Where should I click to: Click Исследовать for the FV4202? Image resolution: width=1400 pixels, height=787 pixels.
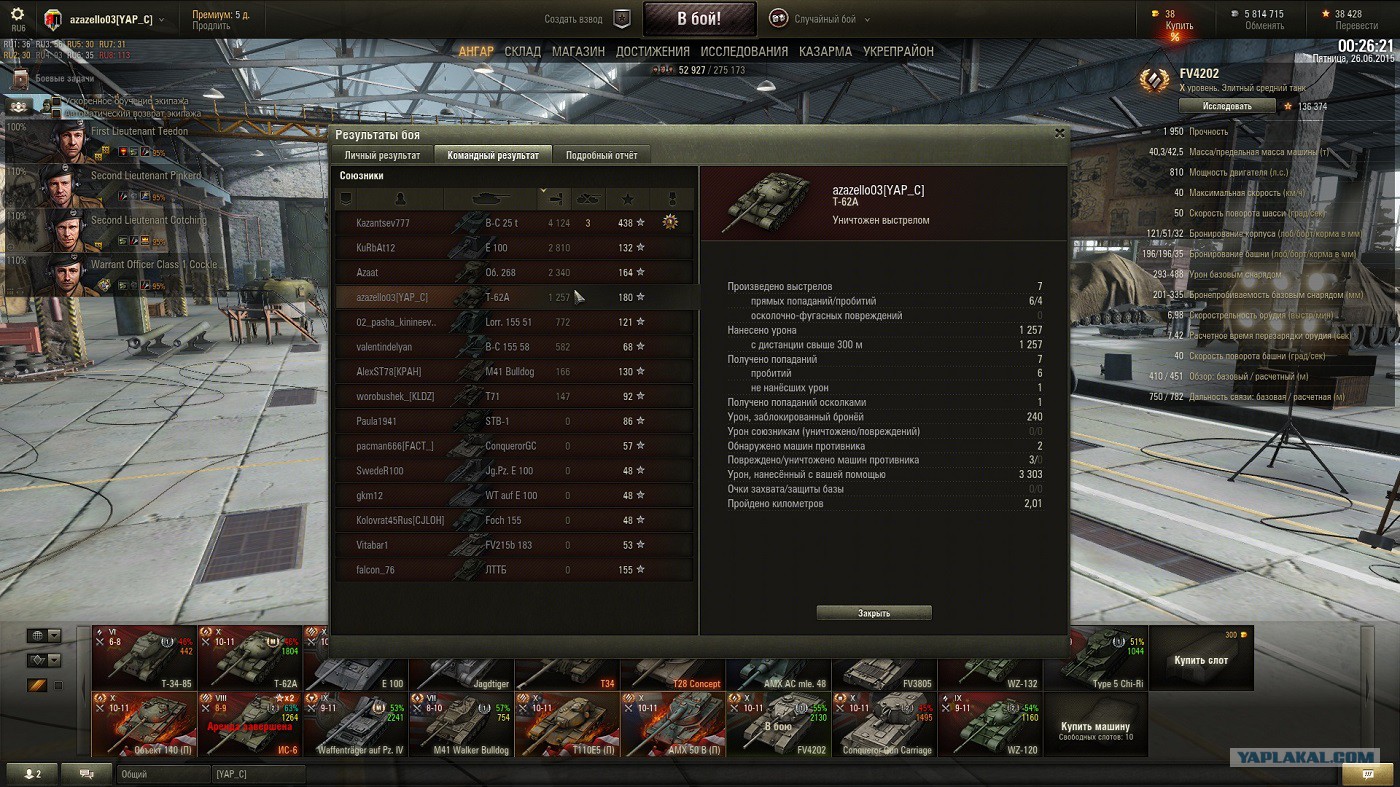coord(1226,106)
